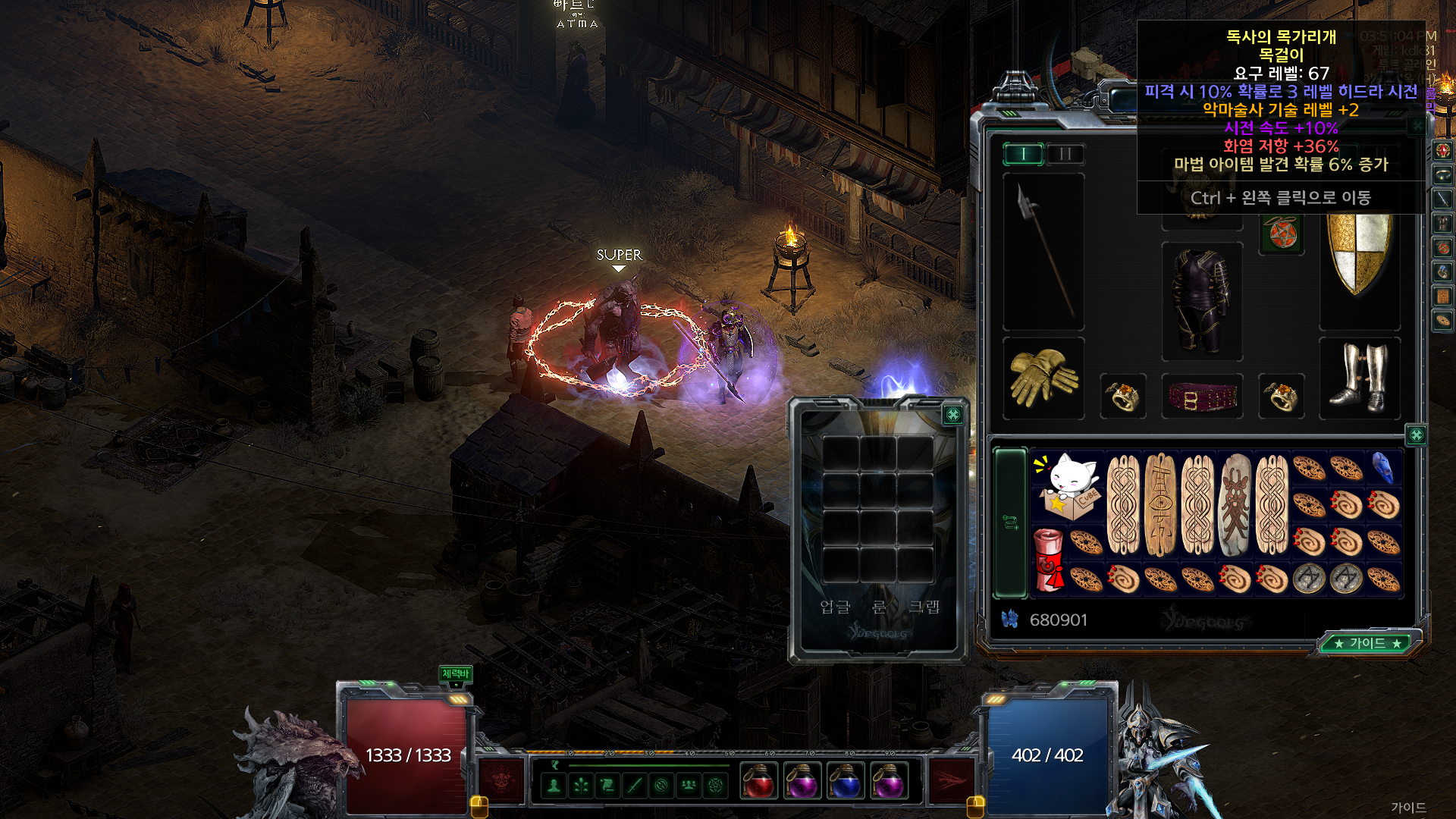Open the cat cube box item
This screenshot has width=1456, height=819.
[1068, 486]
